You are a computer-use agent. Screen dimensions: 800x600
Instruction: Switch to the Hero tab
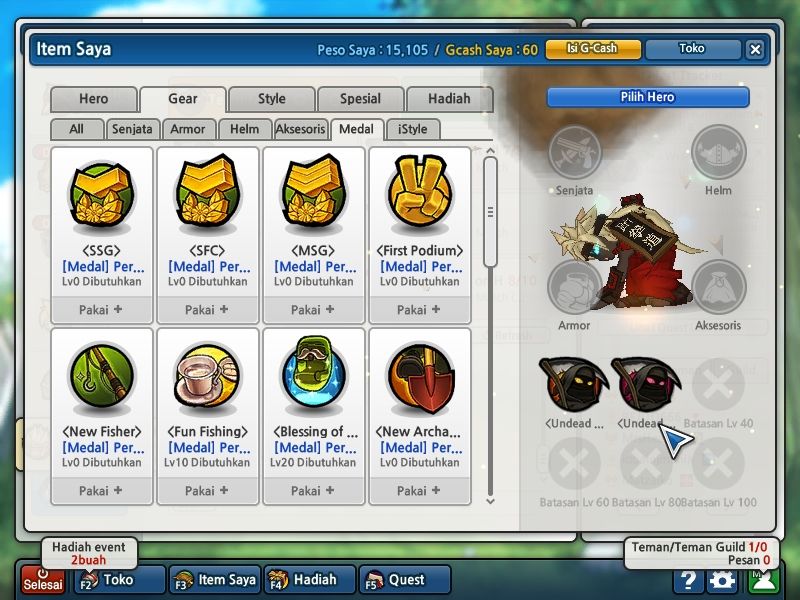click(x=93, y=99)
